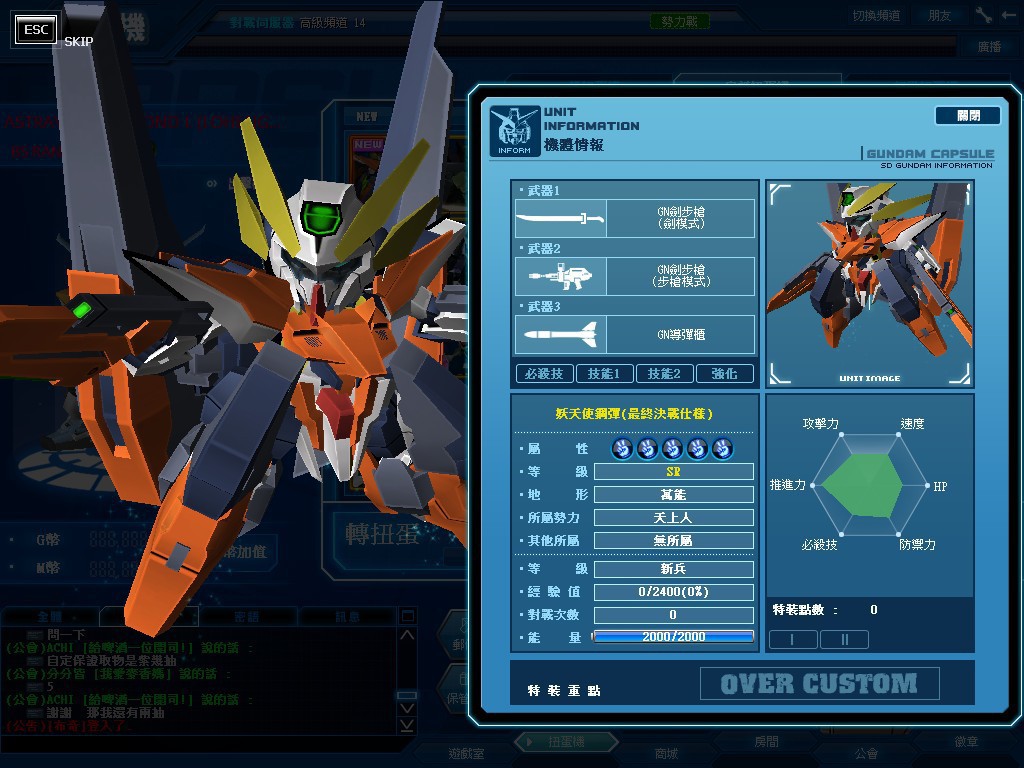Open settings with the wrench icon
The height and width of the screenshot is (768, 1024).
coord(983,15)
